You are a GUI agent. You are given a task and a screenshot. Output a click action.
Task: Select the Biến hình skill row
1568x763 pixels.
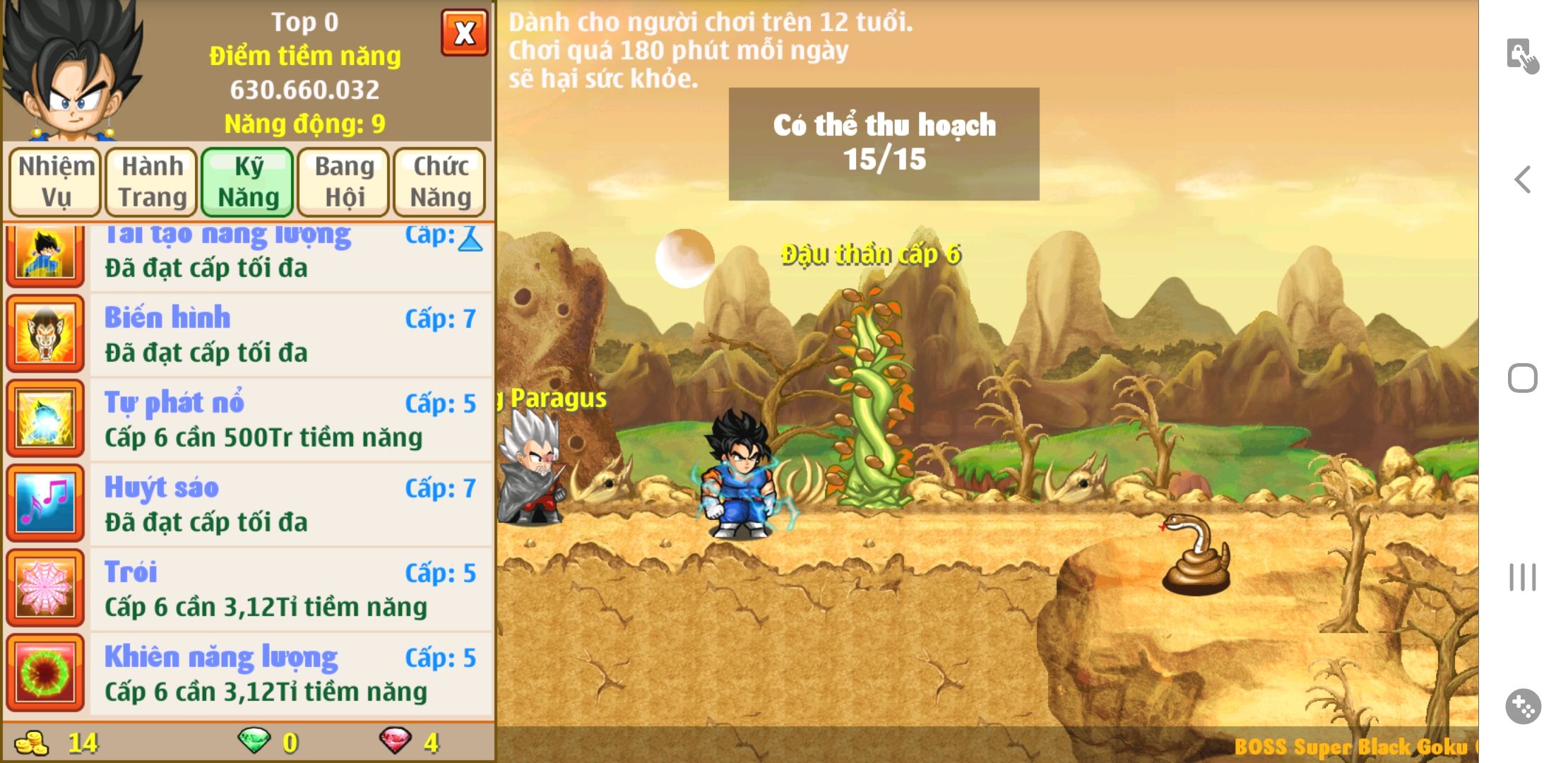click(290, 335)
